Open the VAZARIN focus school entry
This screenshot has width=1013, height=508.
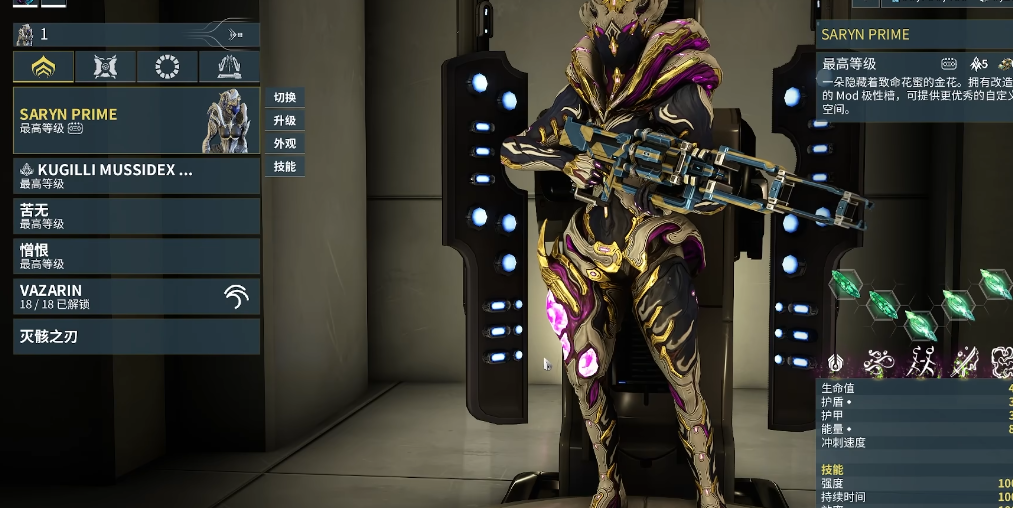(x=136, y=296)
